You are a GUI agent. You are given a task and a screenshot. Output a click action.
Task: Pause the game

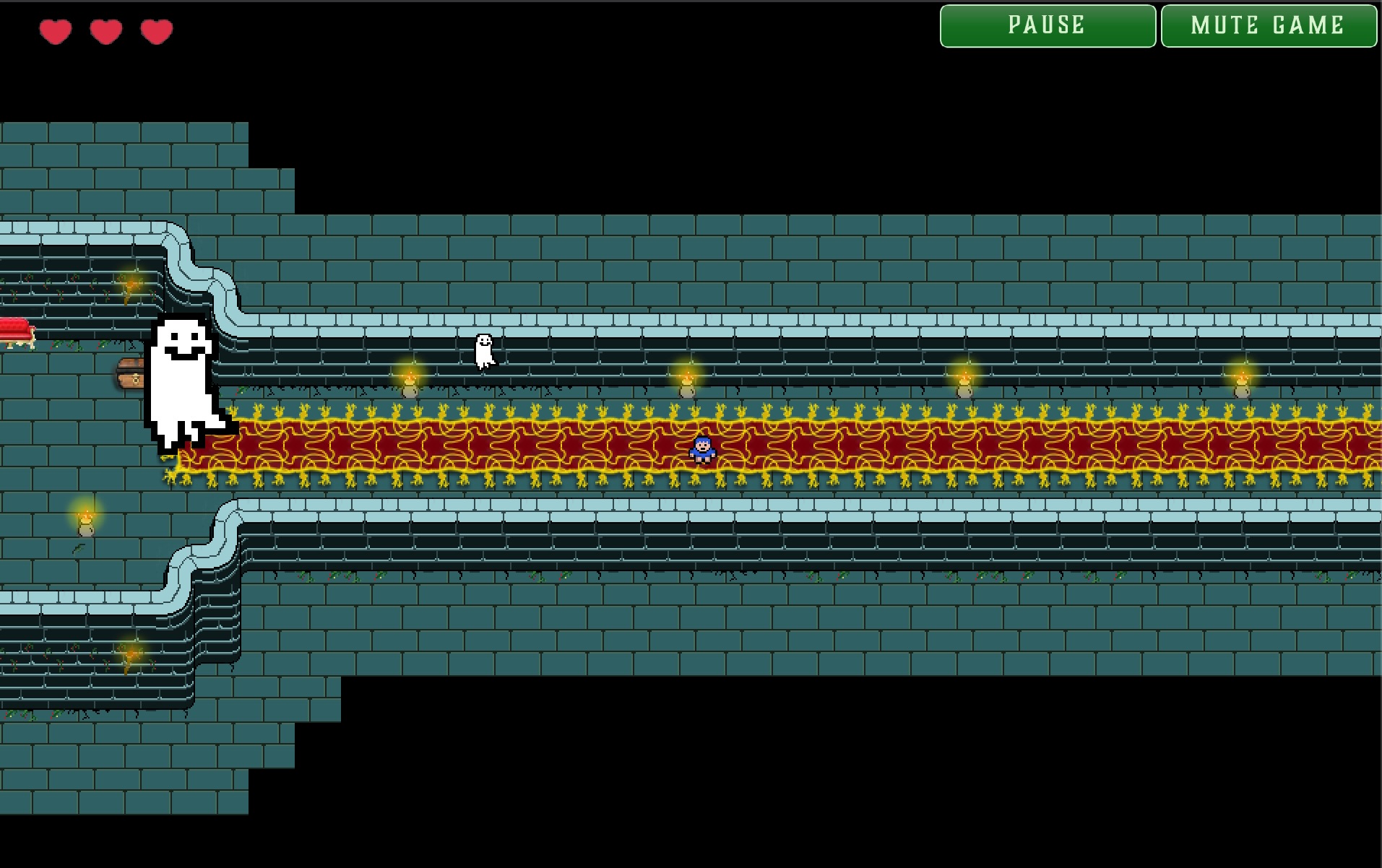[x=1047, y=25]
